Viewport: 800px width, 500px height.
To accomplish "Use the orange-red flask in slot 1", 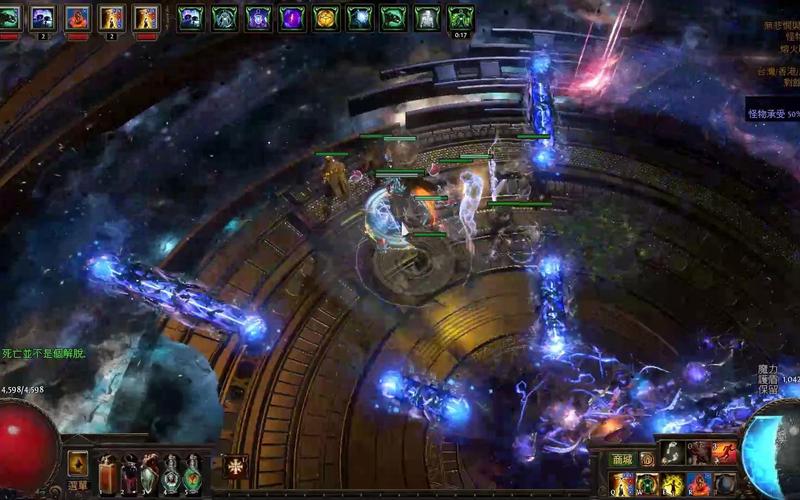I will click(107, 471).
